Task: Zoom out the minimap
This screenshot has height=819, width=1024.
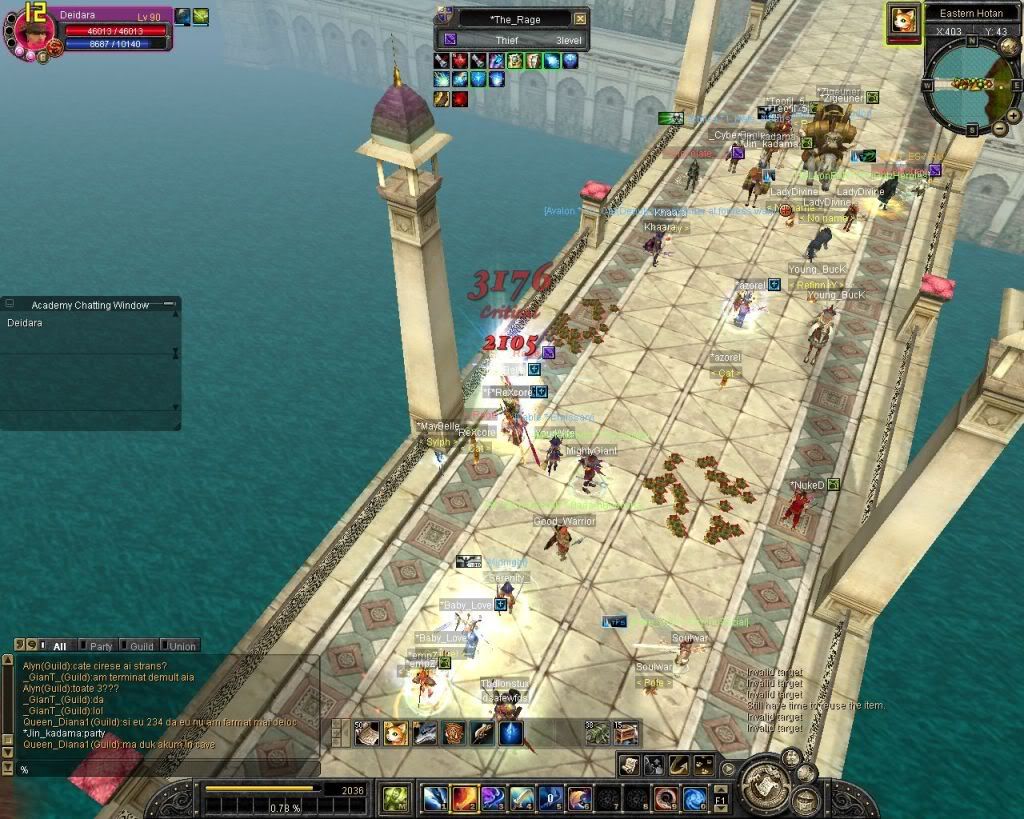Action: (x=999, y=128)
